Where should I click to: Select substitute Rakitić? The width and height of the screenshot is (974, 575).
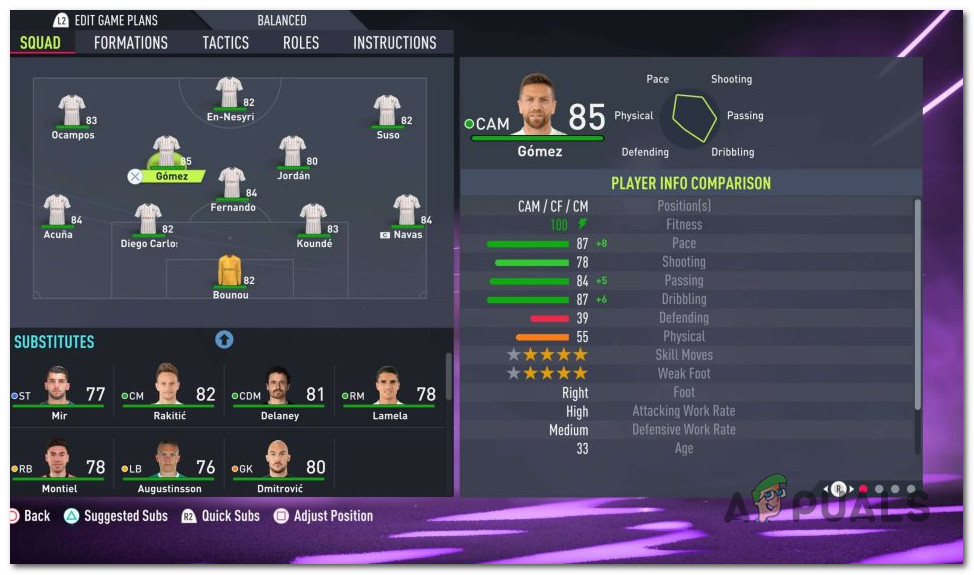click(x=168, y=392)
